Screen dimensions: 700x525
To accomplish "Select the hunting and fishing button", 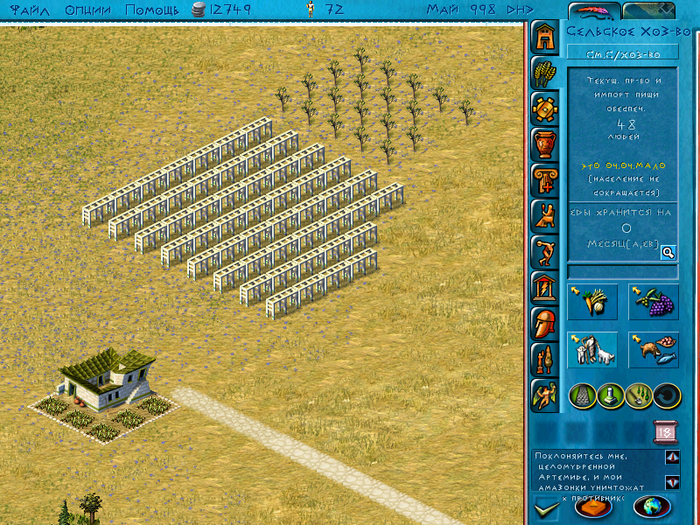I will click(653, 349).
